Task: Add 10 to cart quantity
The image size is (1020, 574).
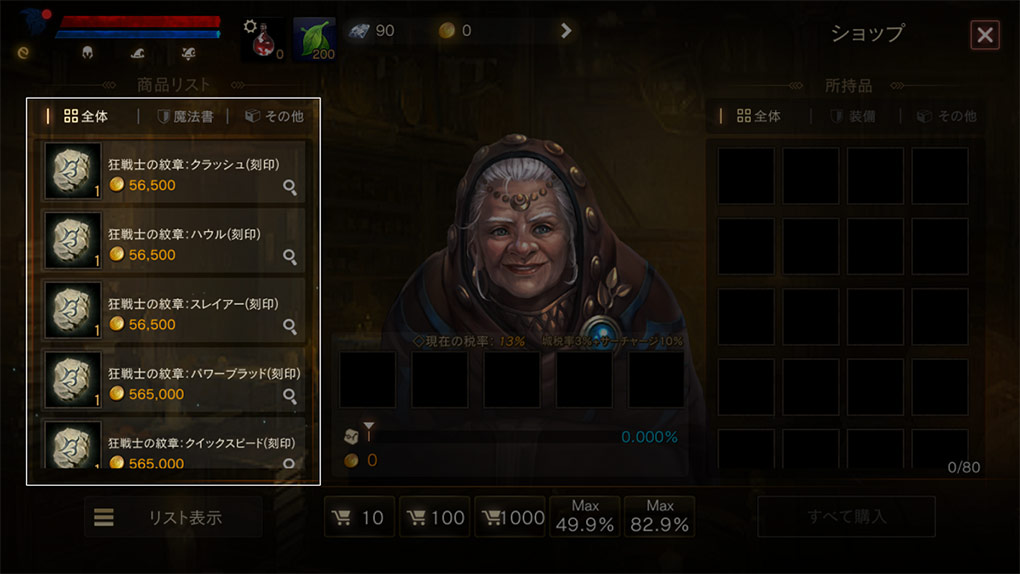Action: point(359,517)
